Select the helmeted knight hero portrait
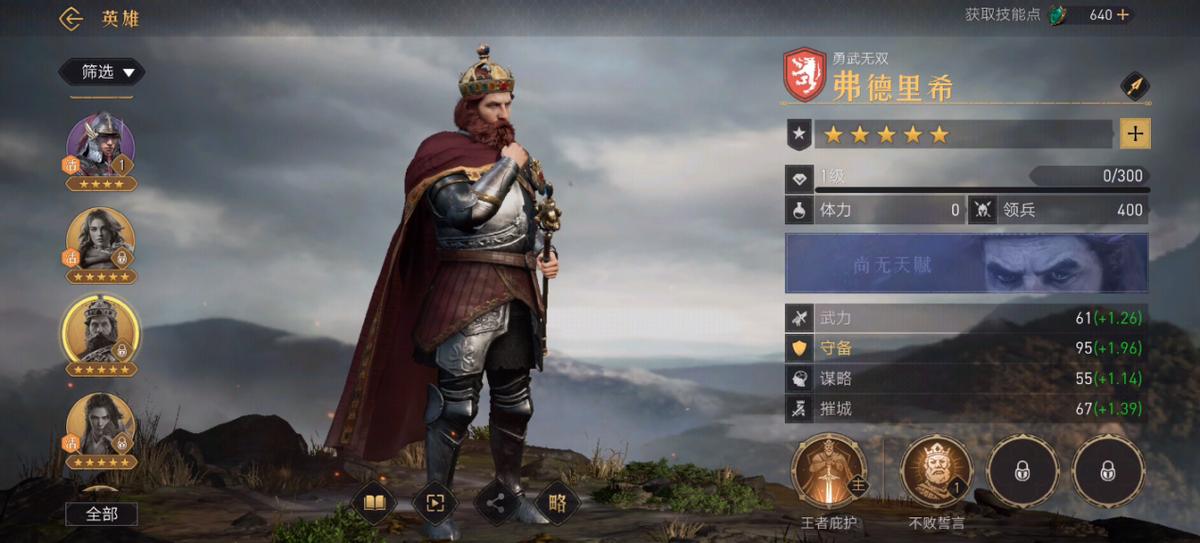 pyautogui.click(x=100, y=145)
